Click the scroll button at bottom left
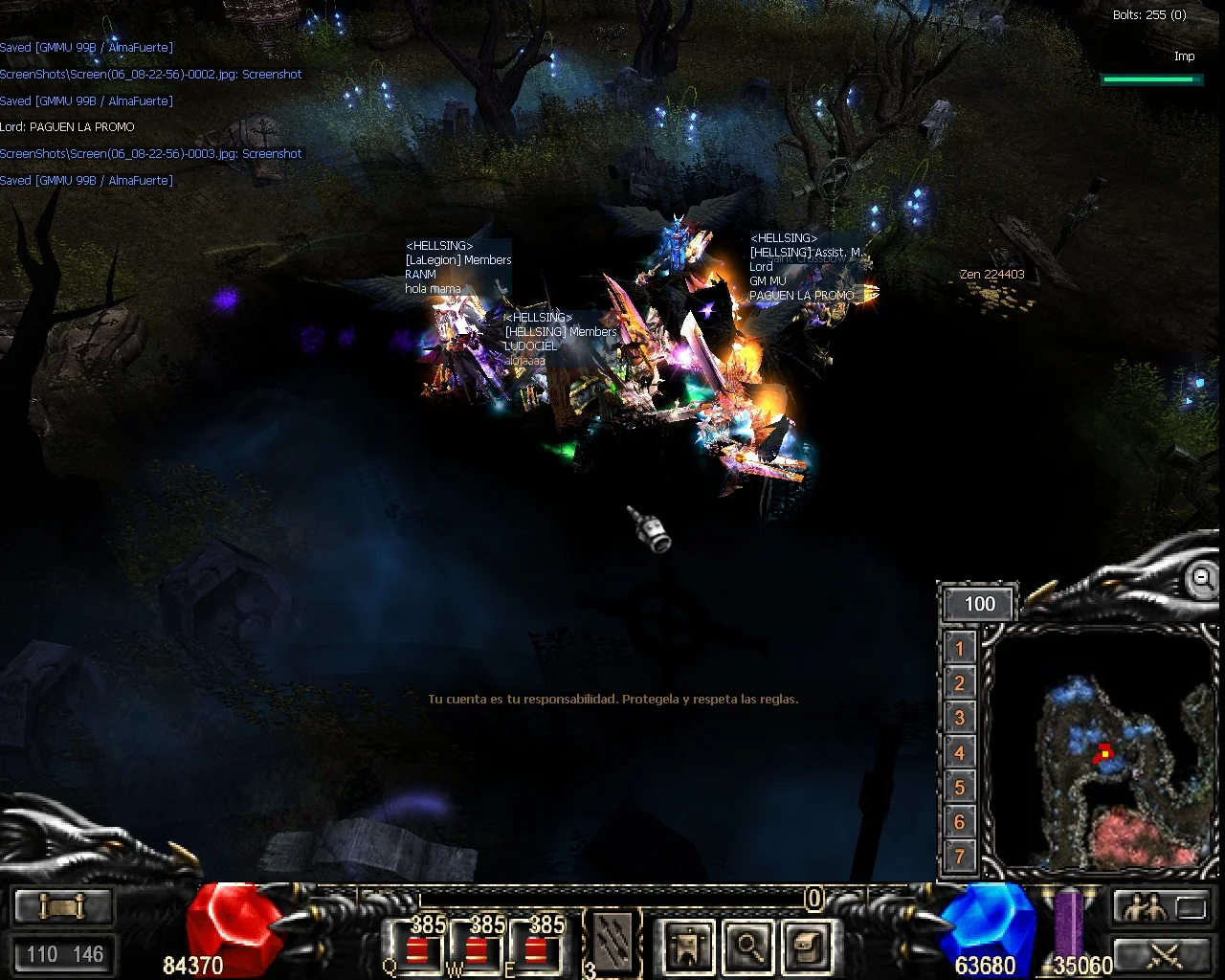This screenshot has width=1225, height=980. [64, 905]
